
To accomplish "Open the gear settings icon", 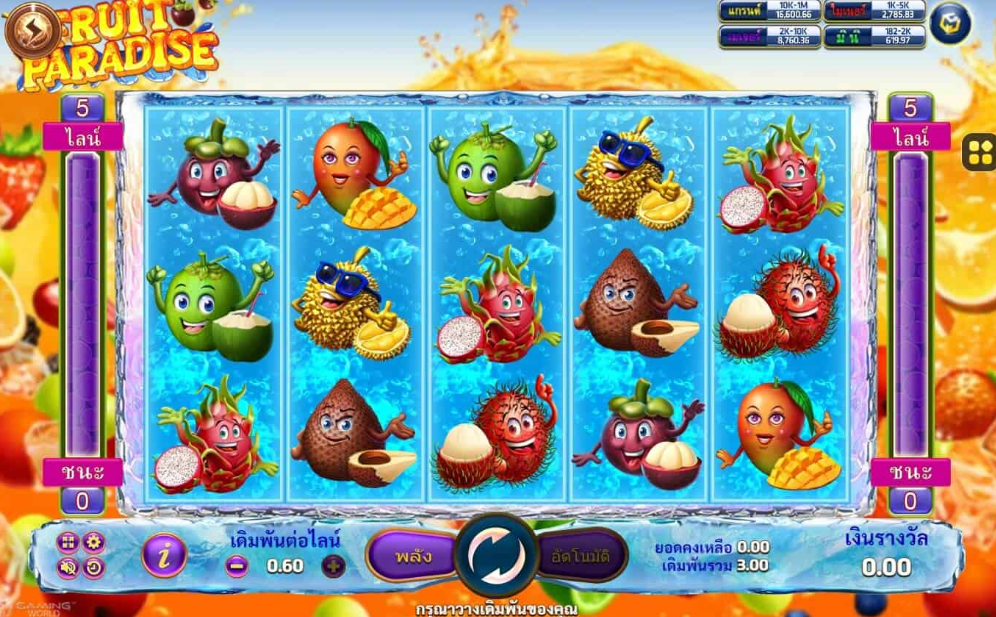I will point(94,542).
